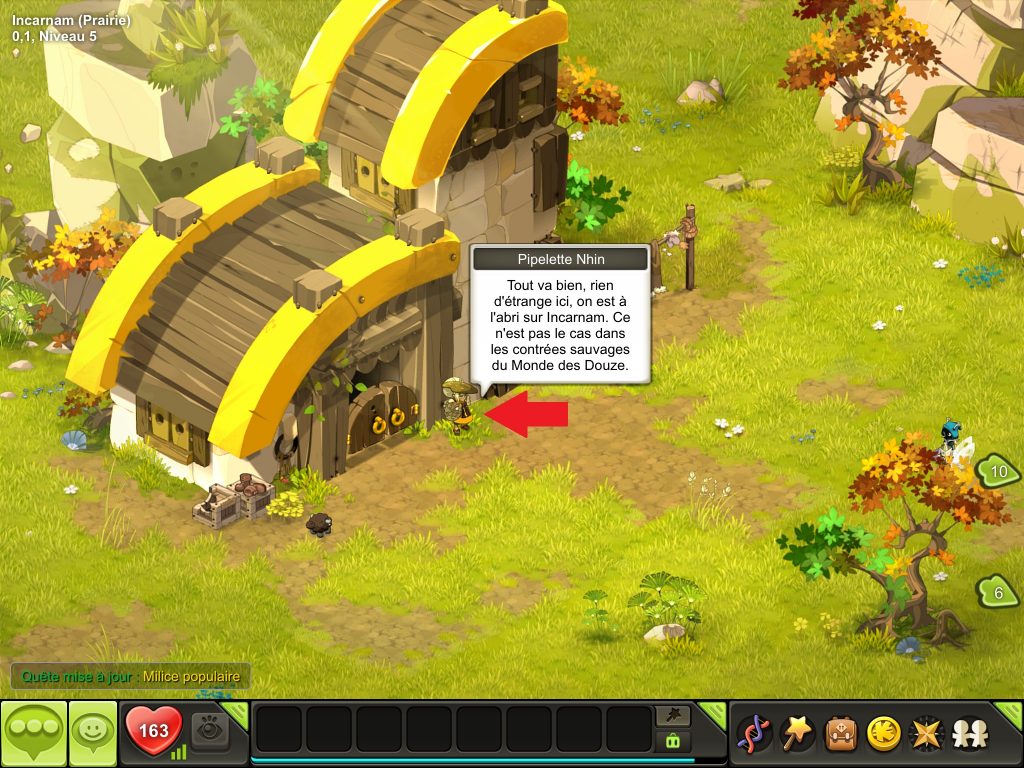Open the brown backpack inventory
The height and width of the screenshot is (768, 1024).
click(840, 734)
